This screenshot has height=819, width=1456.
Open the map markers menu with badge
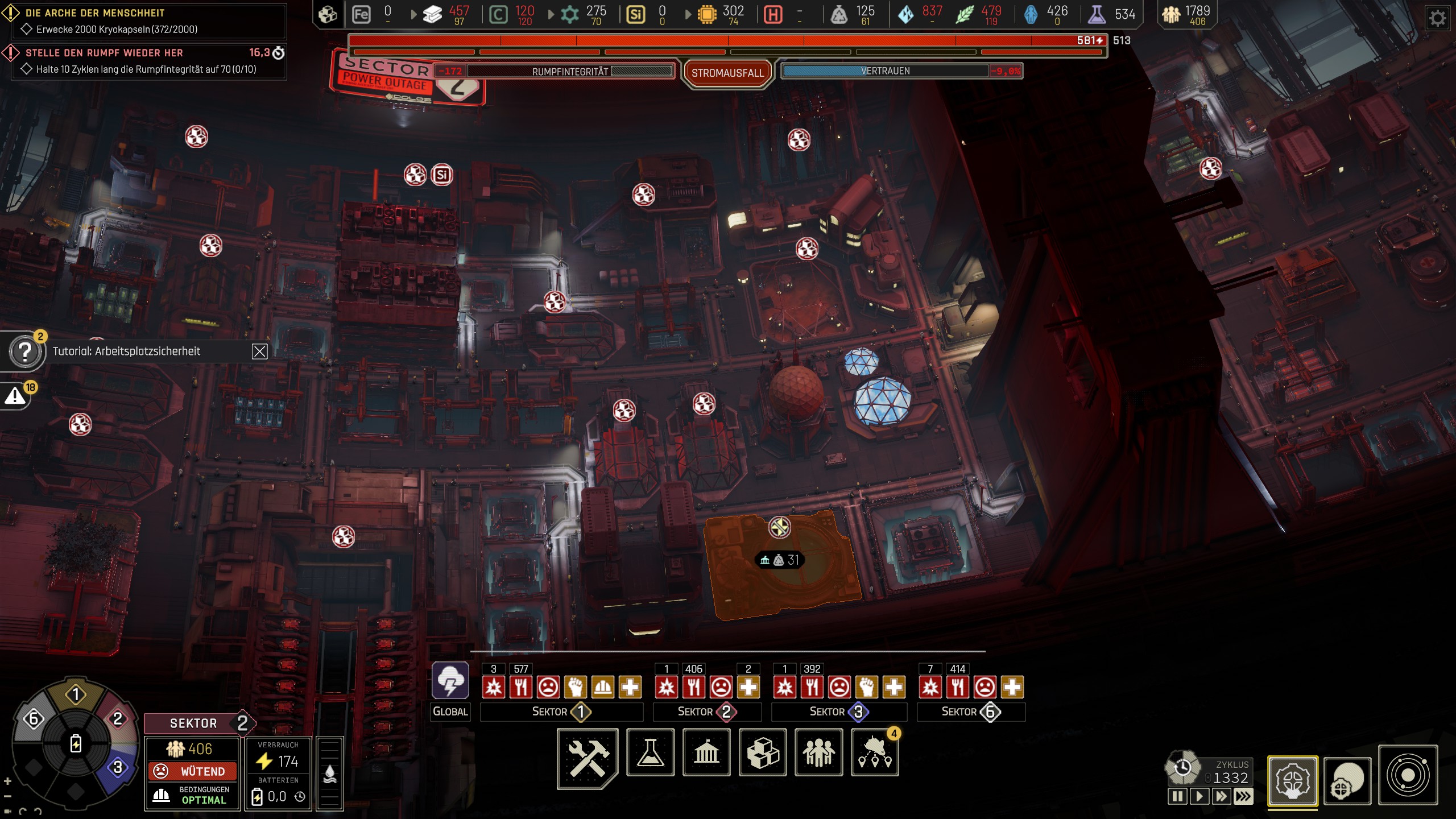pos(875,752)
